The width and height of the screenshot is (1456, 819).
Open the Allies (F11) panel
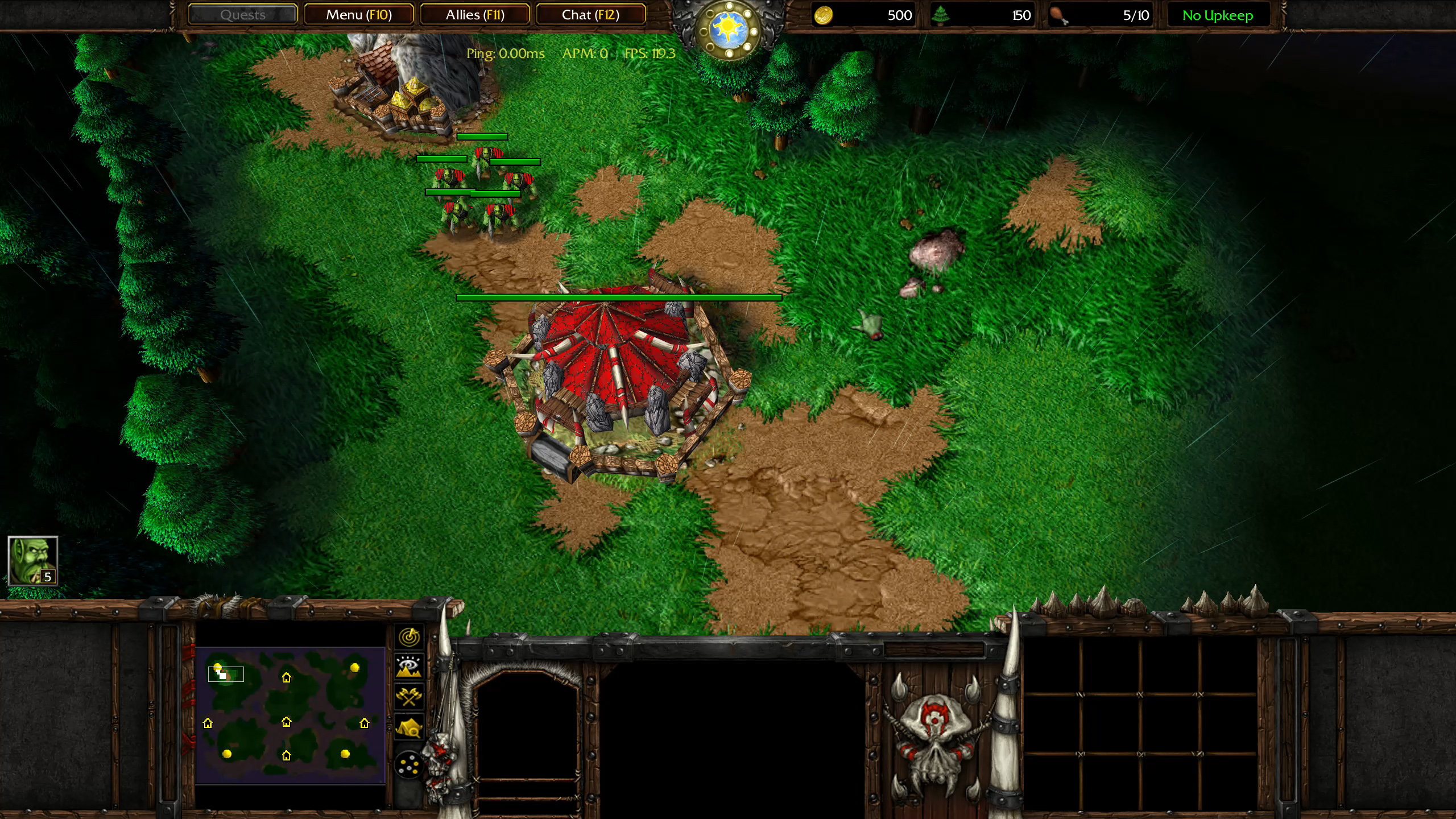pyautogui.click(x=475, y=14)
